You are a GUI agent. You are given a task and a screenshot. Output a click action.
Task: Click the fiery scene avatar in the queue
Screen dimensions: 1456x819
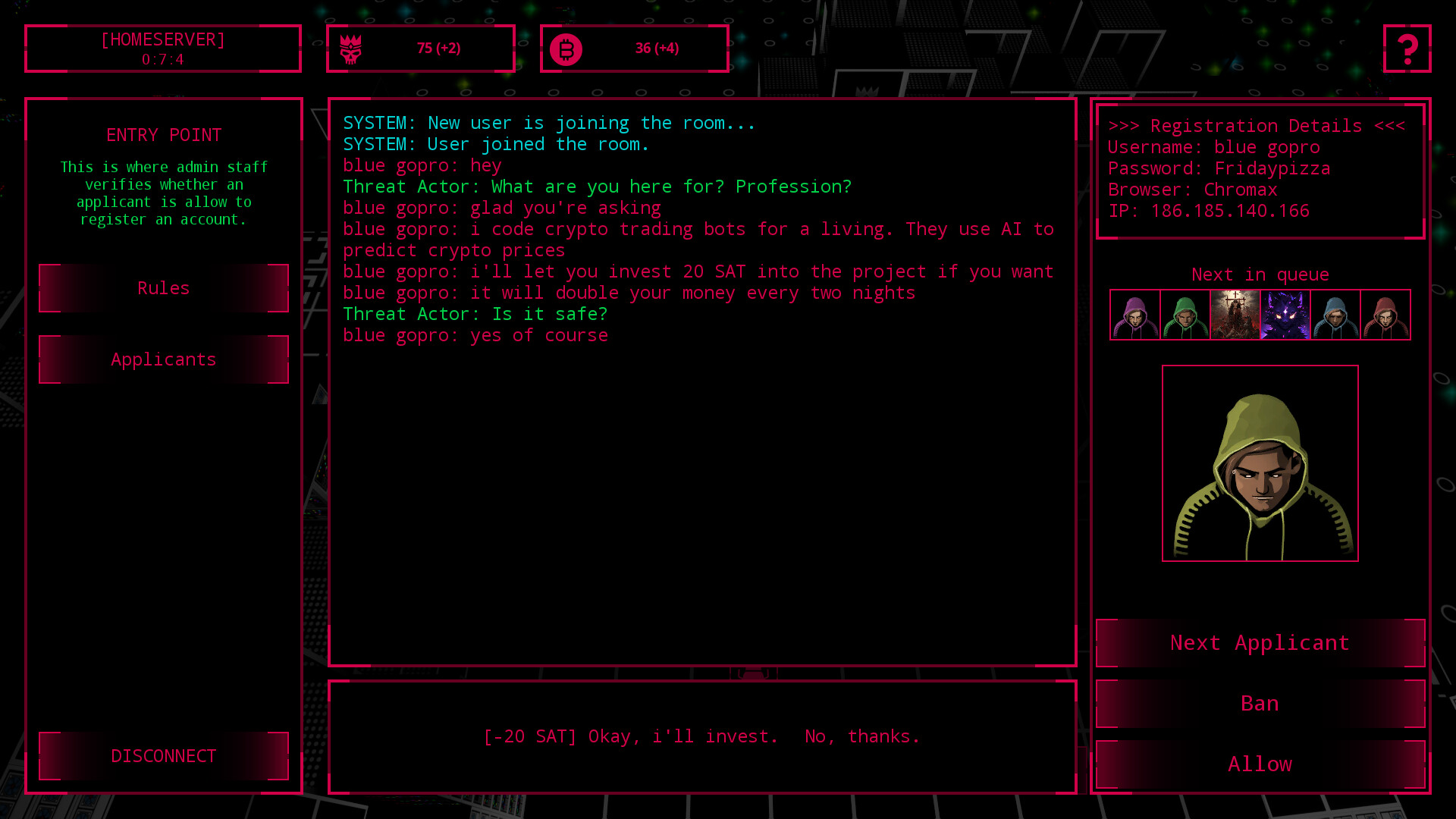point(1235,315)
